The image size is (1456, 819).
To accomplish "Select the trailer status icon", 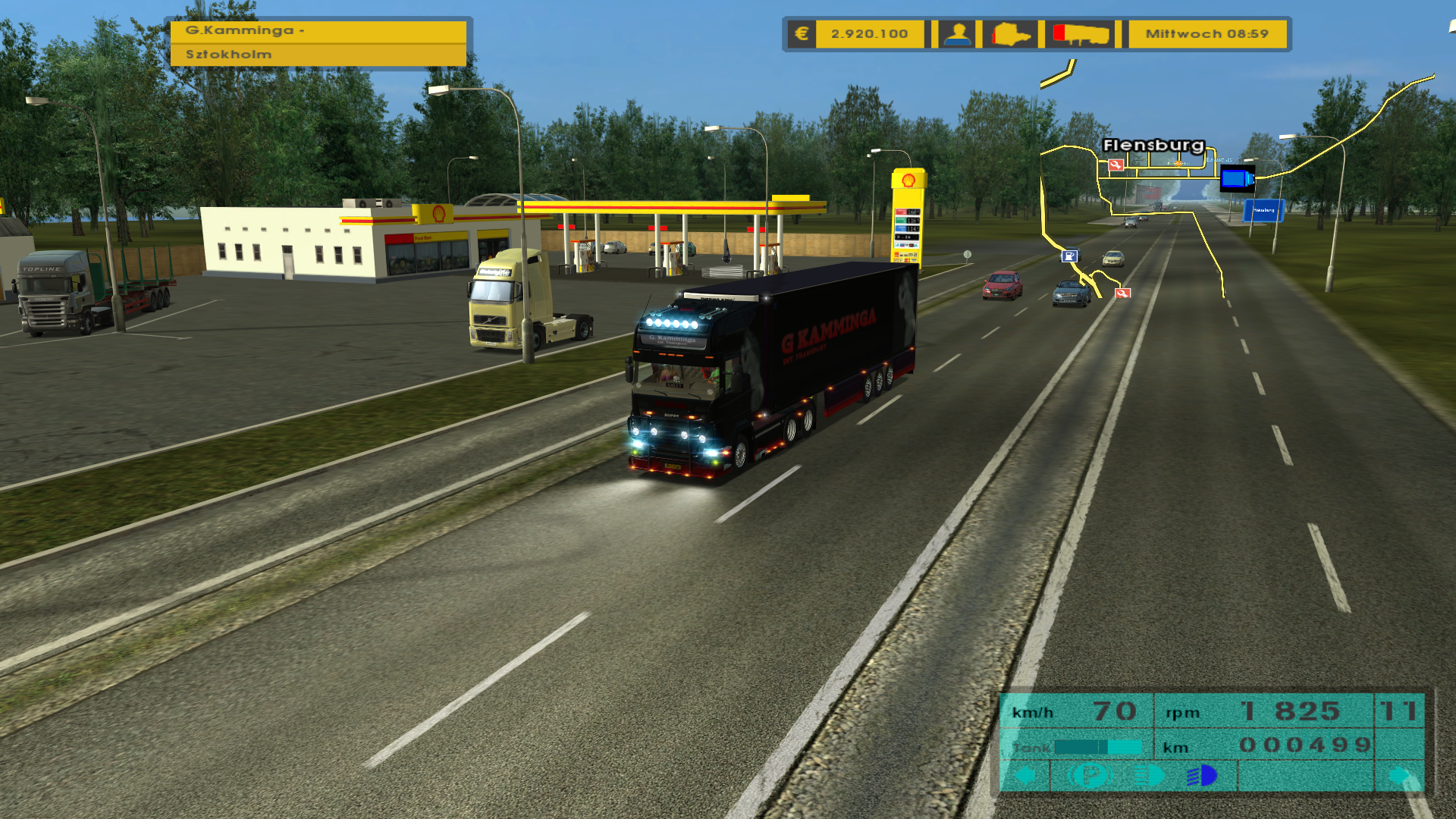I will 1081,34.
